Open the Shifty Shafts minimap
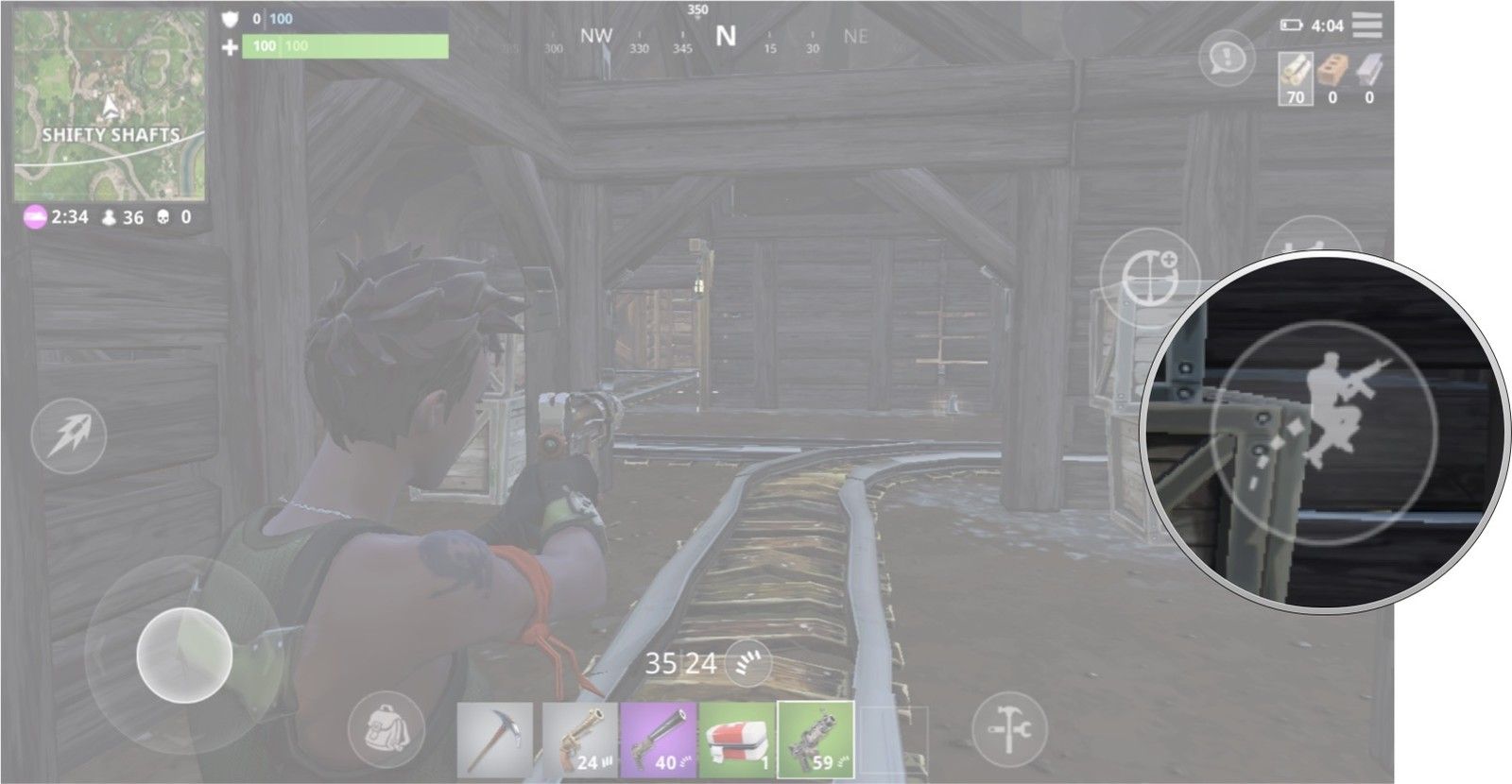1512x784 pixels. coord(110,105)
